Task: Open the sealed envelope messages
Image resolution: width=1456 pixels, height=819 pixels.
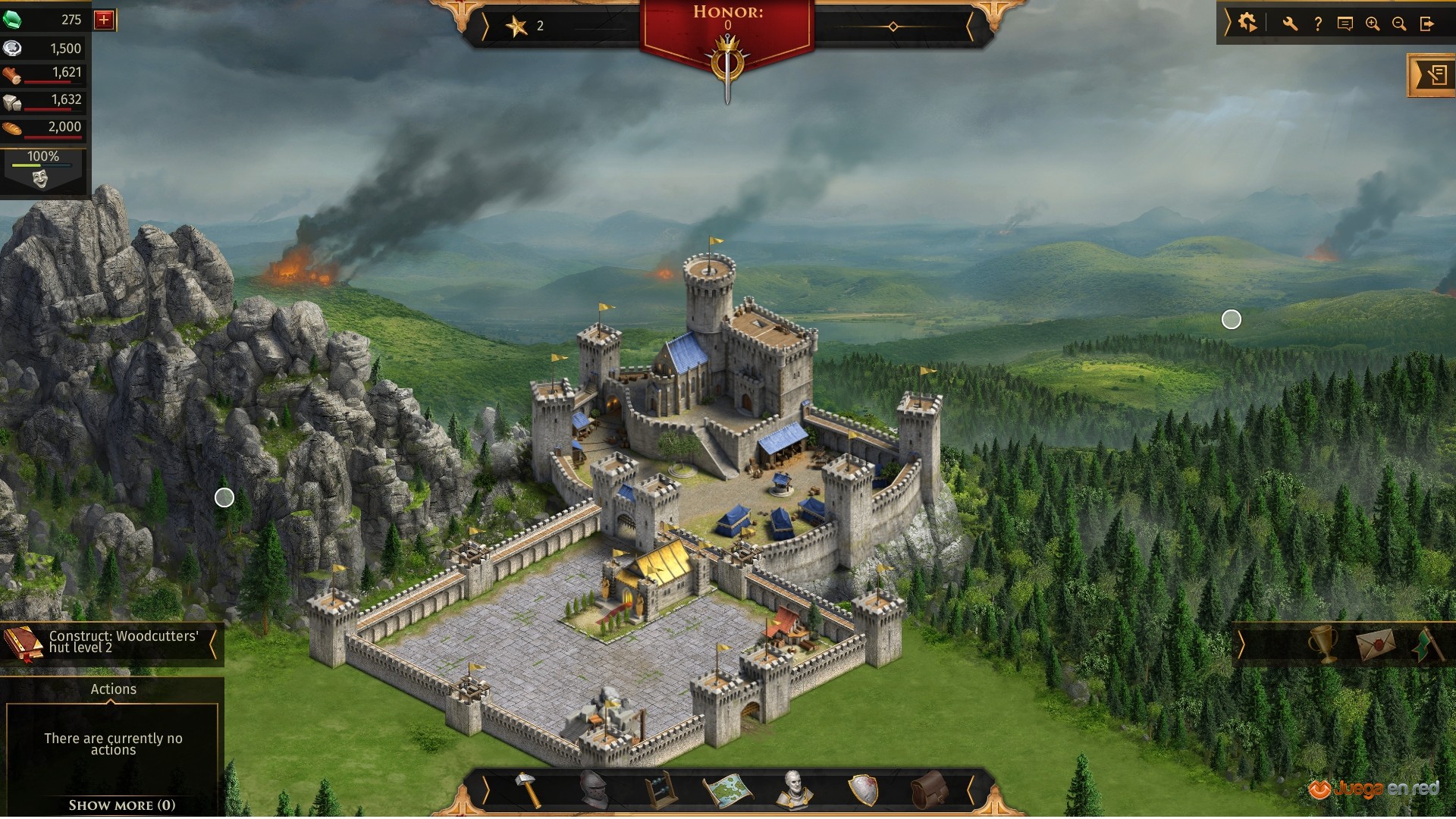Action: (x=1376, y=645)
